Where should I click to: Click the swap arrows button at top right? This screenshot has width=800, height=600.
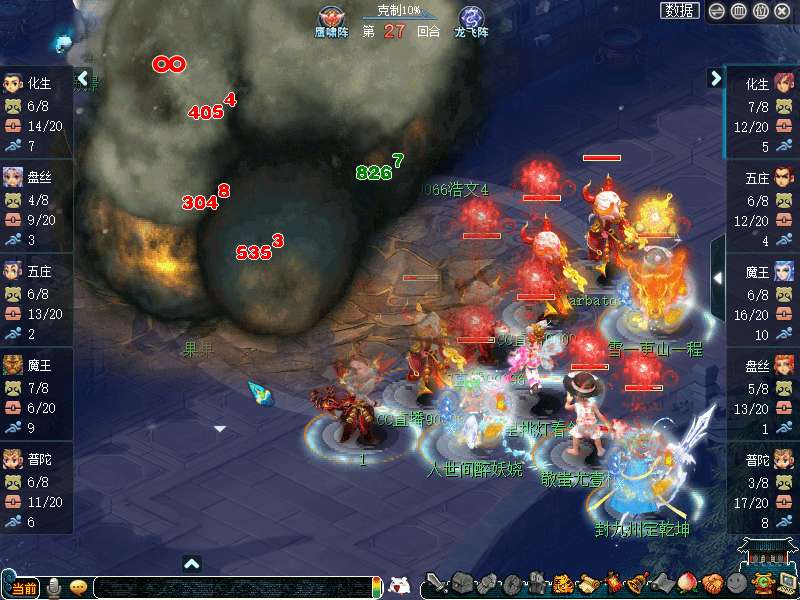[717, 11]
